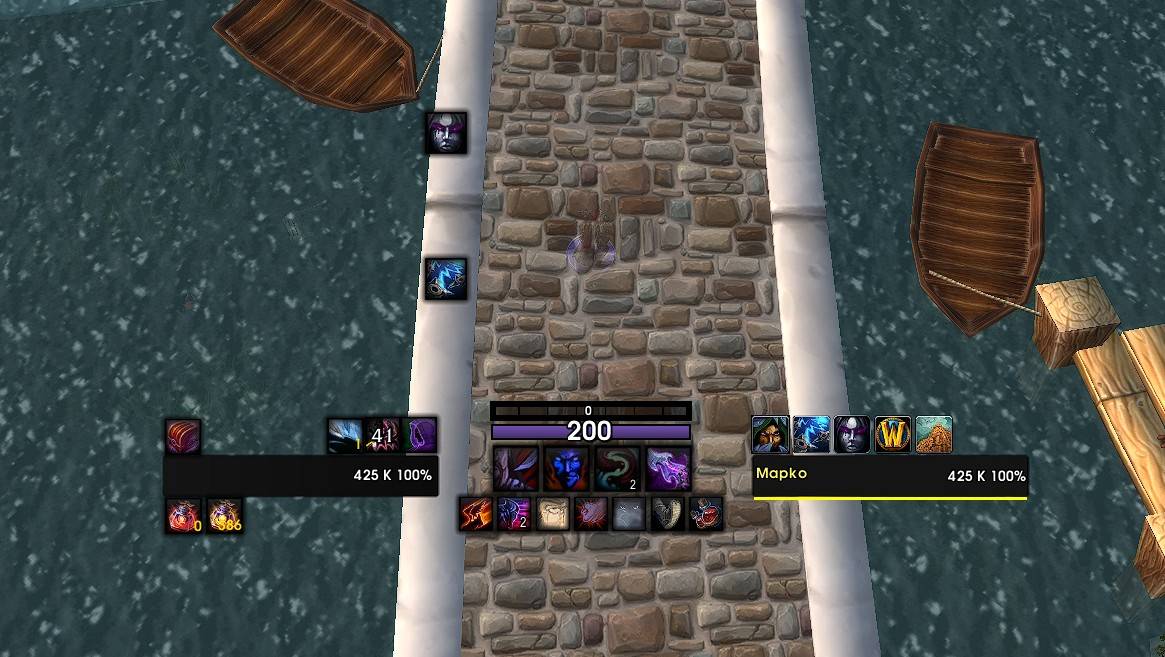Activate the curved horn ability icon
The width and height of the screenshot is (1165, 657).
(668, 514)
